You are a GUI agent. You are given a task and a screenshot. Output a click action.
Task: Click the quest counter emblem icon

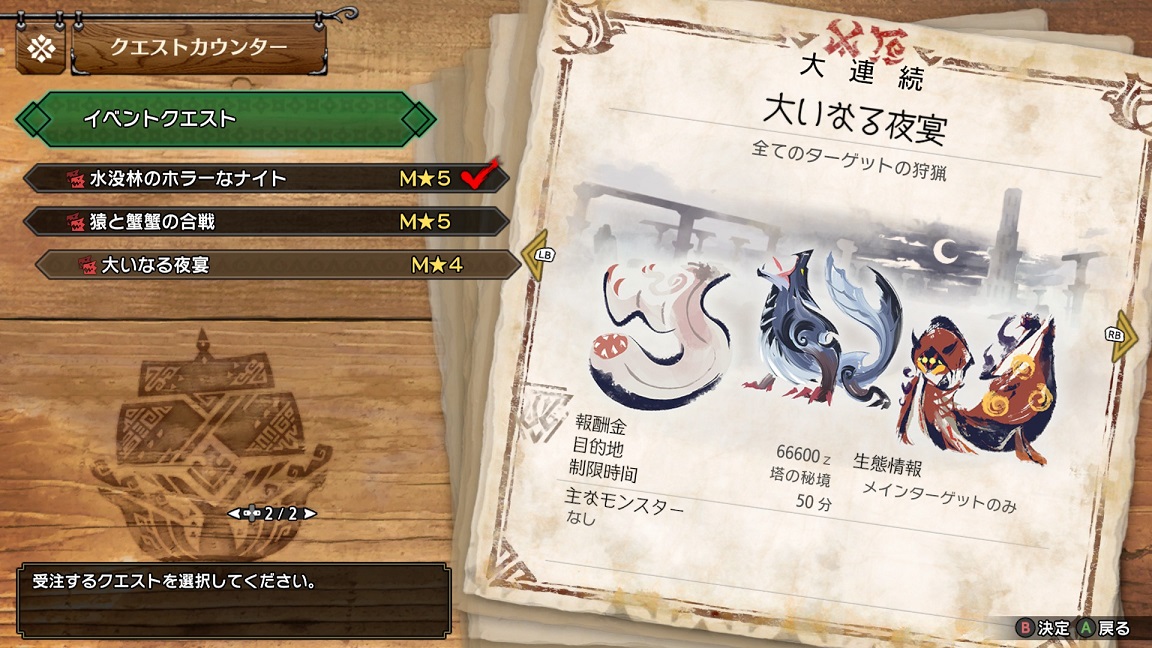click(41, 48)
